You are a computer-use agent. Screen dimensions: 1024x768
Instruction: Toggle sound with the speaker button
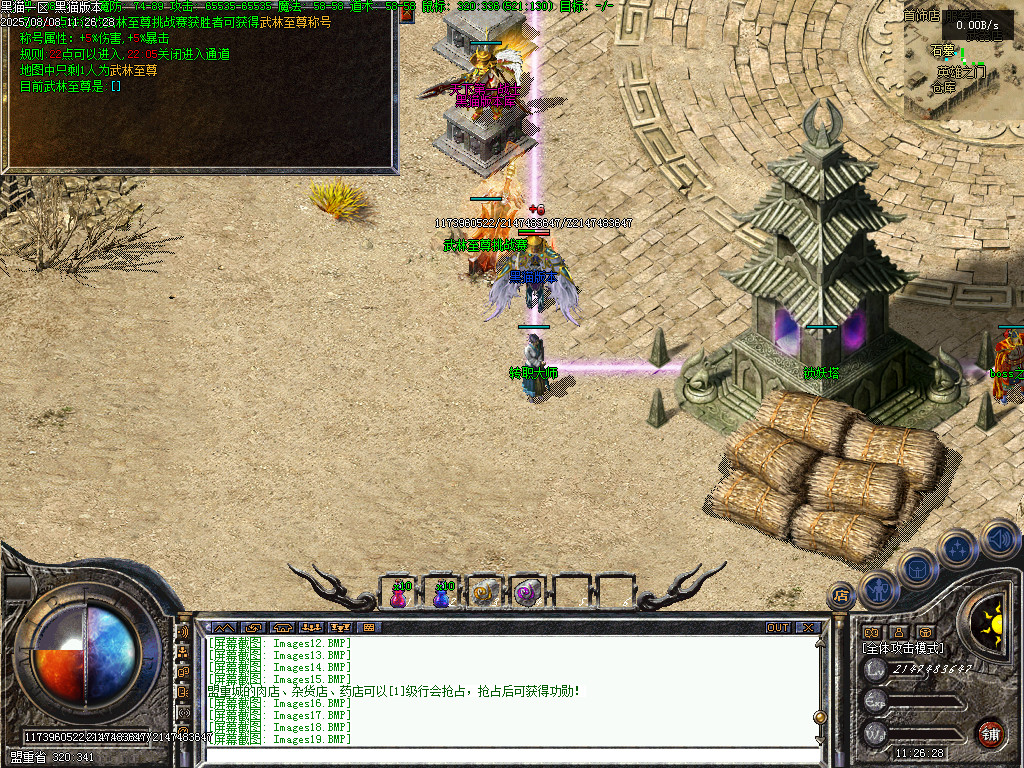click(x=999, y=539)
